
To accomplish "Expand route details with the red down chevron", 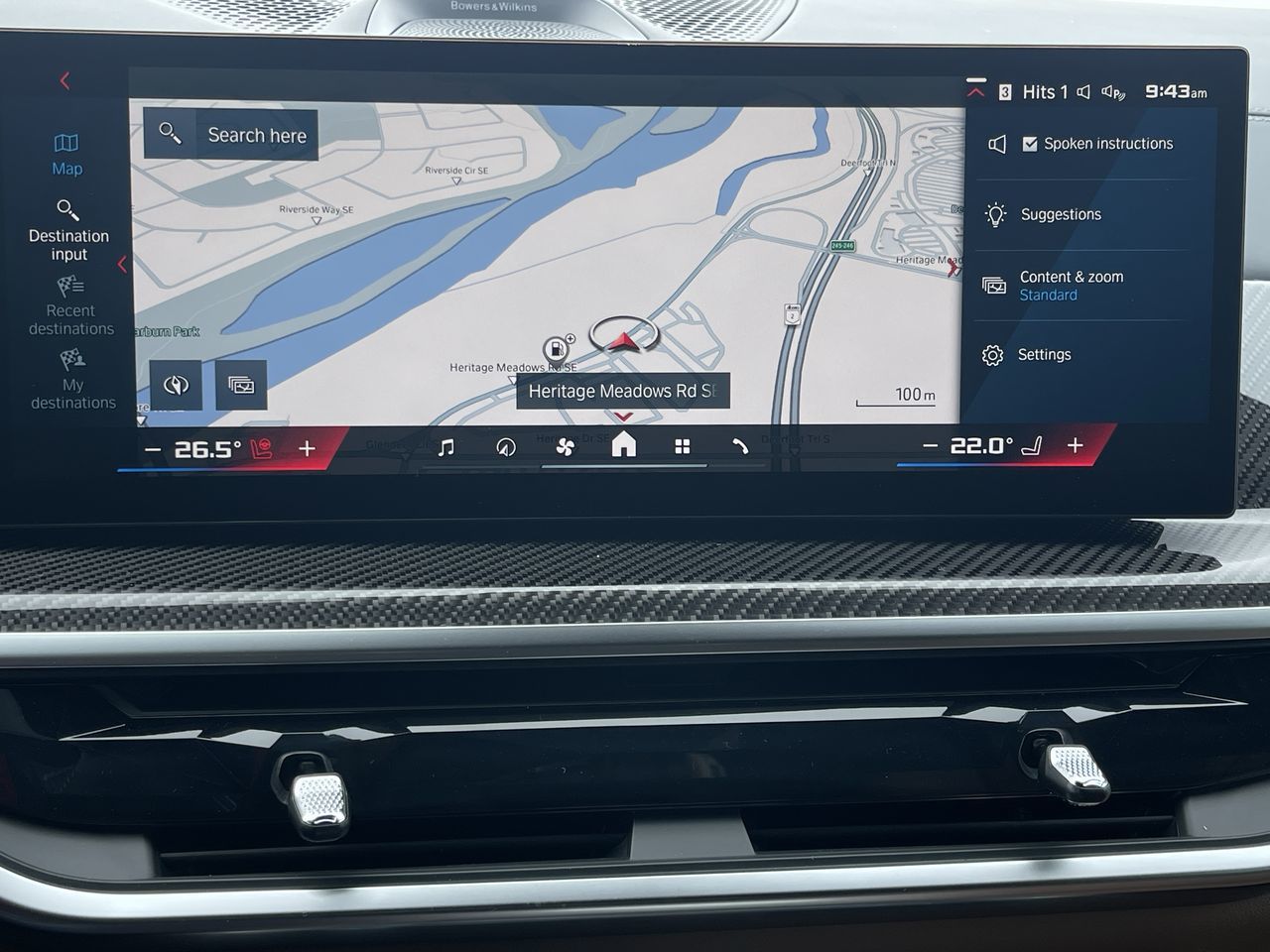I will (623, 417).
